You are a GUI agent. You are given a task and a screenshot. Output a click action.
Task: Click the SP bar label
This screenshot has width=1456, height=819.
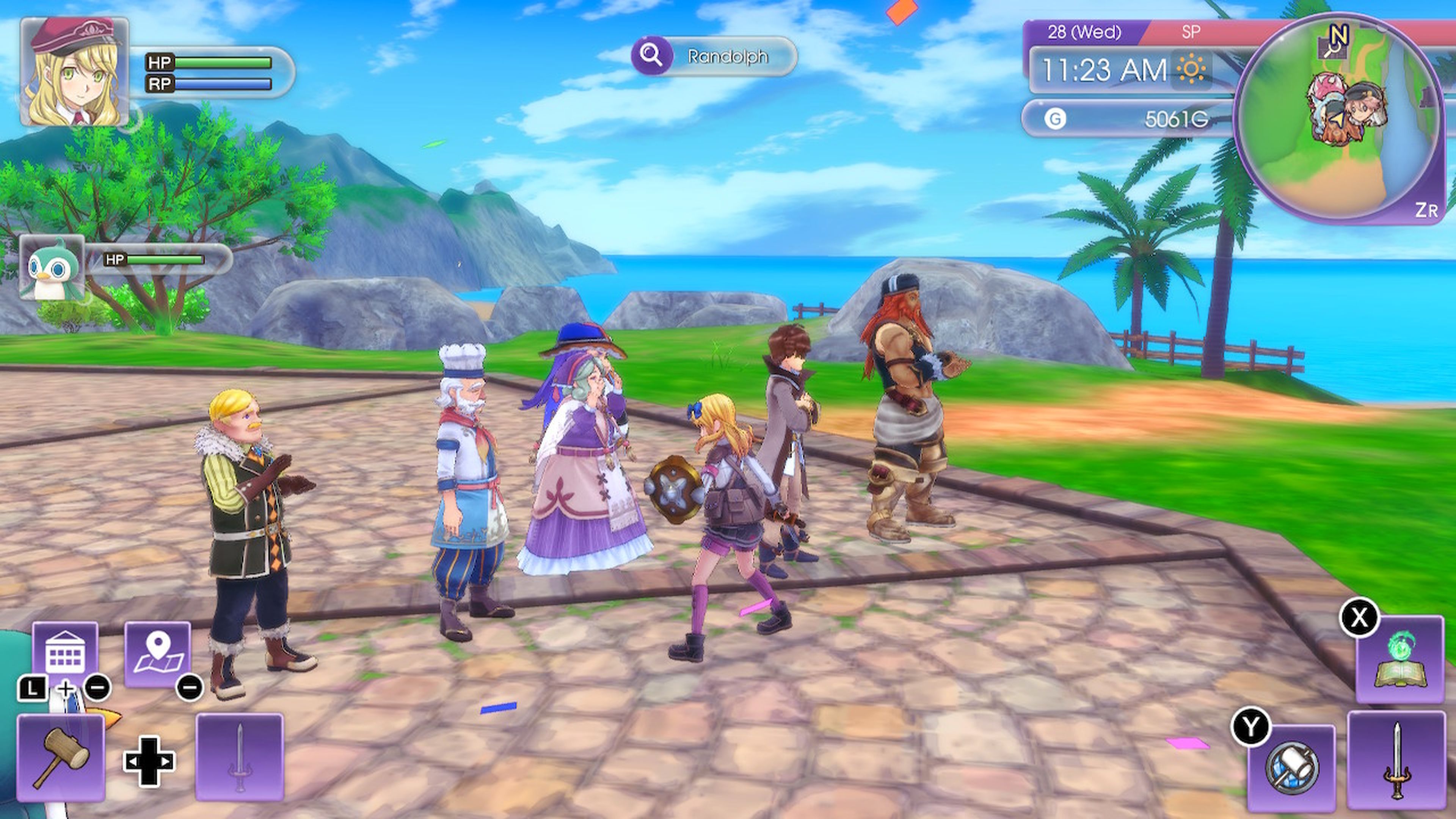1192,33
